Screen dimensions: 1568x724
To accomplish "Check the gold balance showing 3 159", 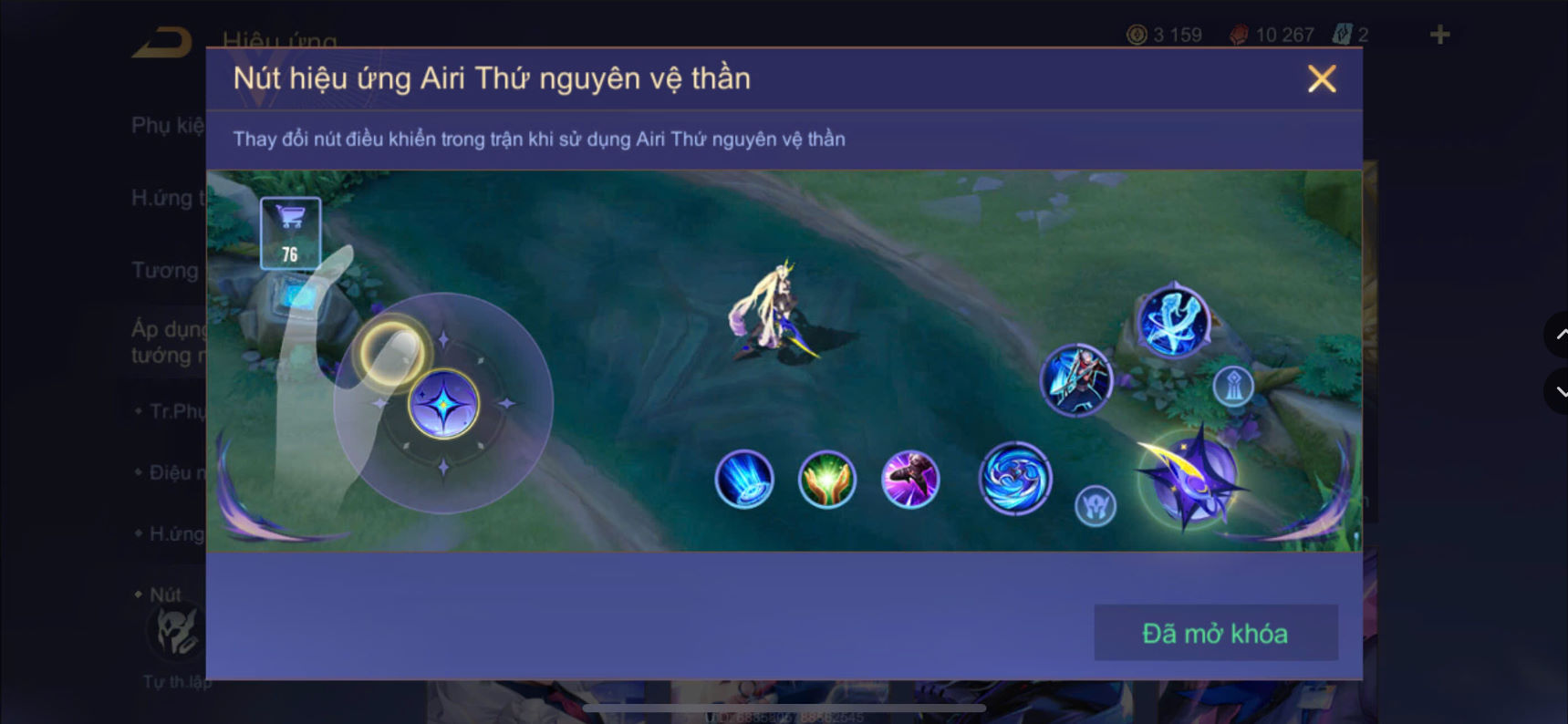I will 1162,35.
